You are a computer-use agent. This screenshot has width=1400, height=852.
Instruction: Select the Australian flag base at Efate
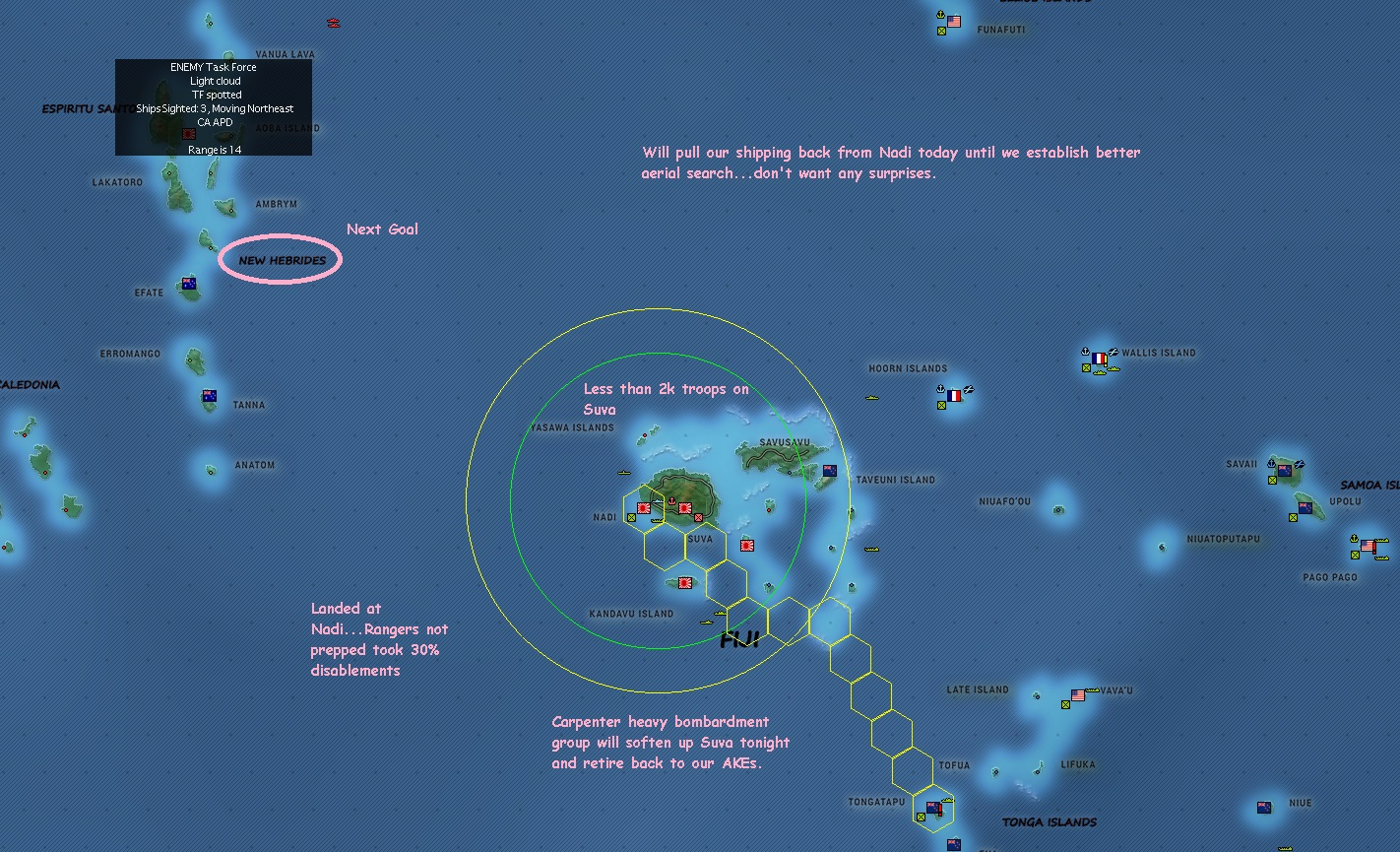187,285
